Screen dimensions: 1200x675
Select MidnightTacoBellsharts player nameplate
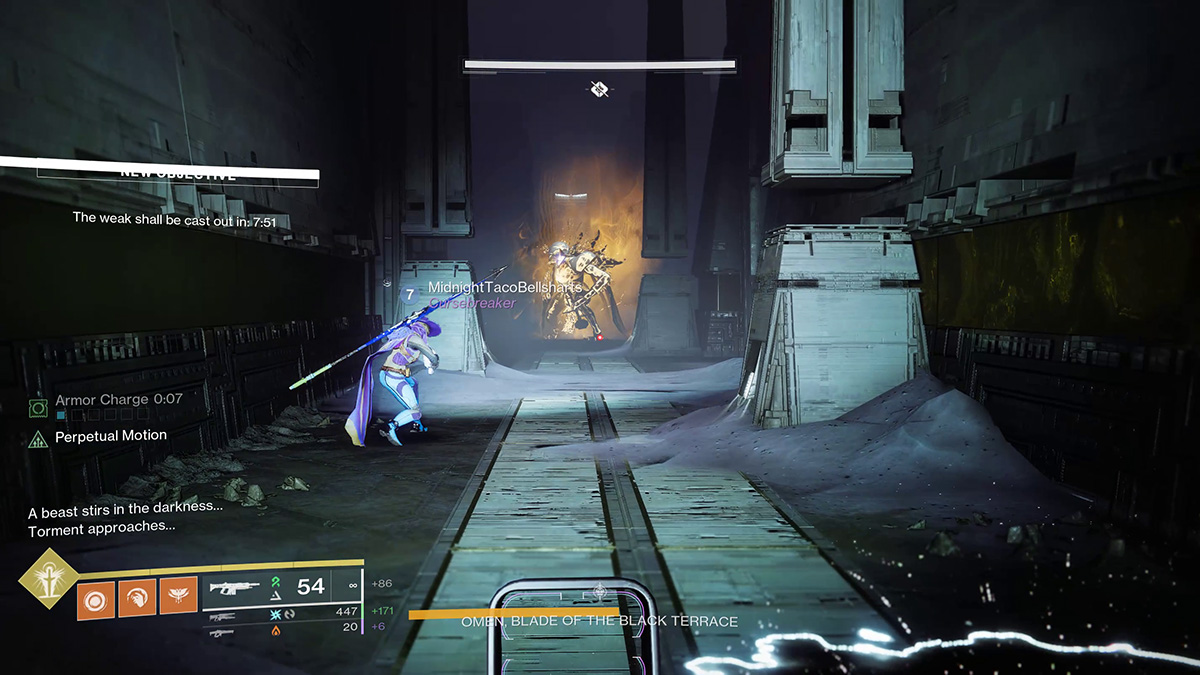[x=504, y=288]
